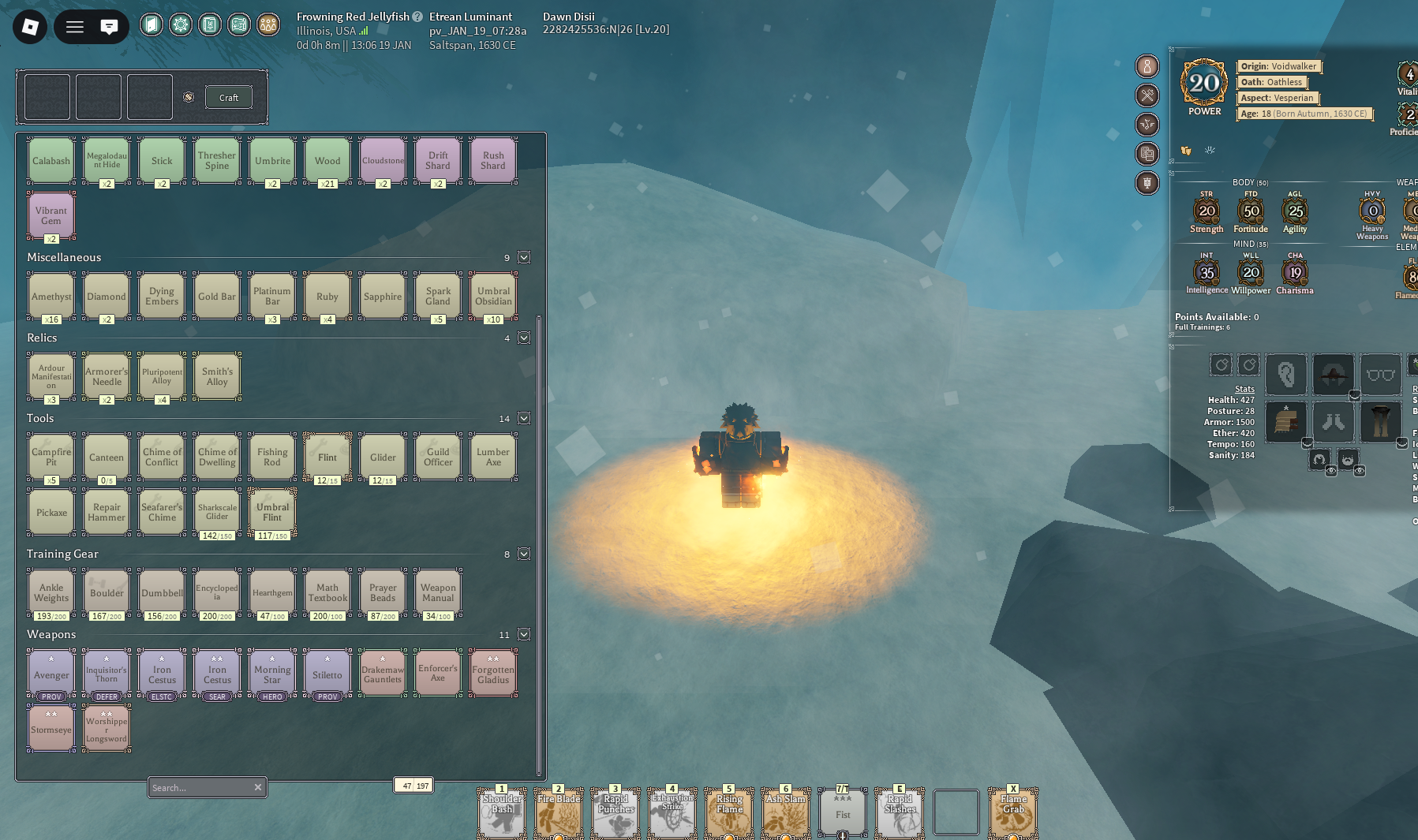Screen dimensions: 1418x840
Task: Activate the Fire Blade hotbar ability
Action: [x=559, y=812]
